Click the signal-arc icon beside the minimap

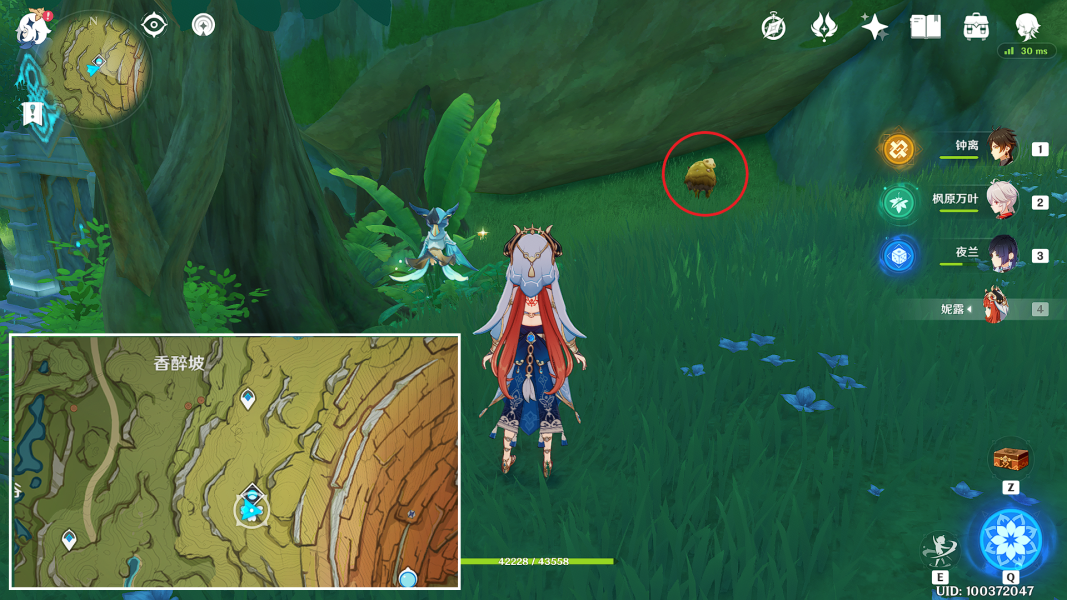204,25
